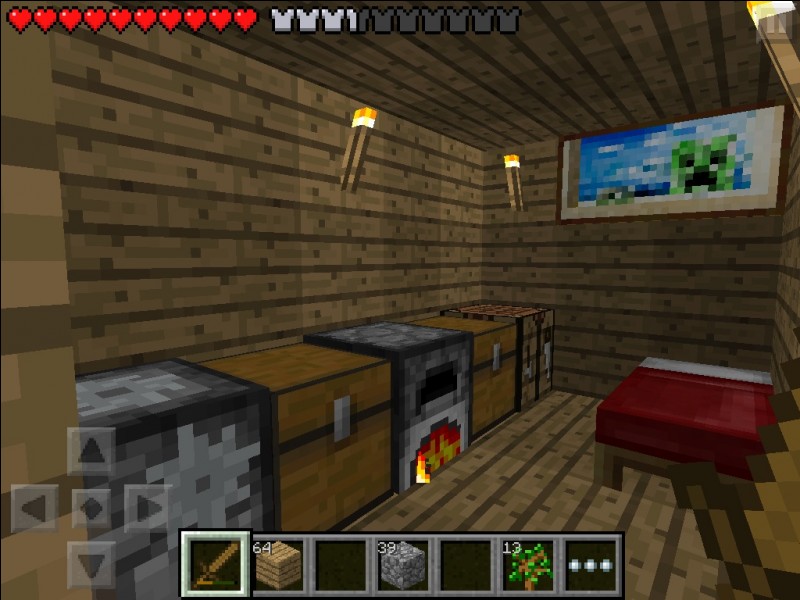Select the bow in the hotbar

(216, 564)
